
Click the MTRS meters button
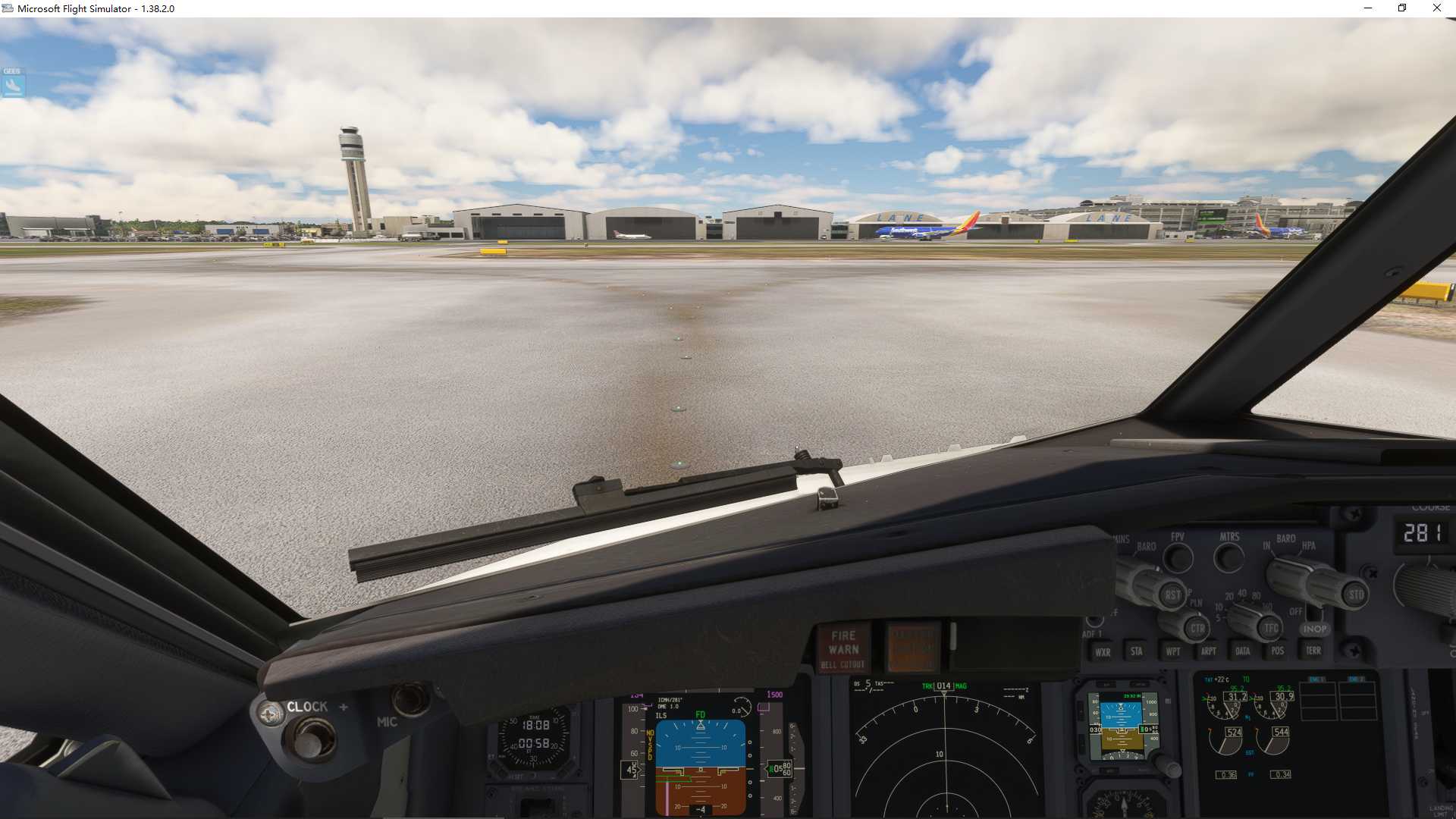click(x=1229, y=558)
